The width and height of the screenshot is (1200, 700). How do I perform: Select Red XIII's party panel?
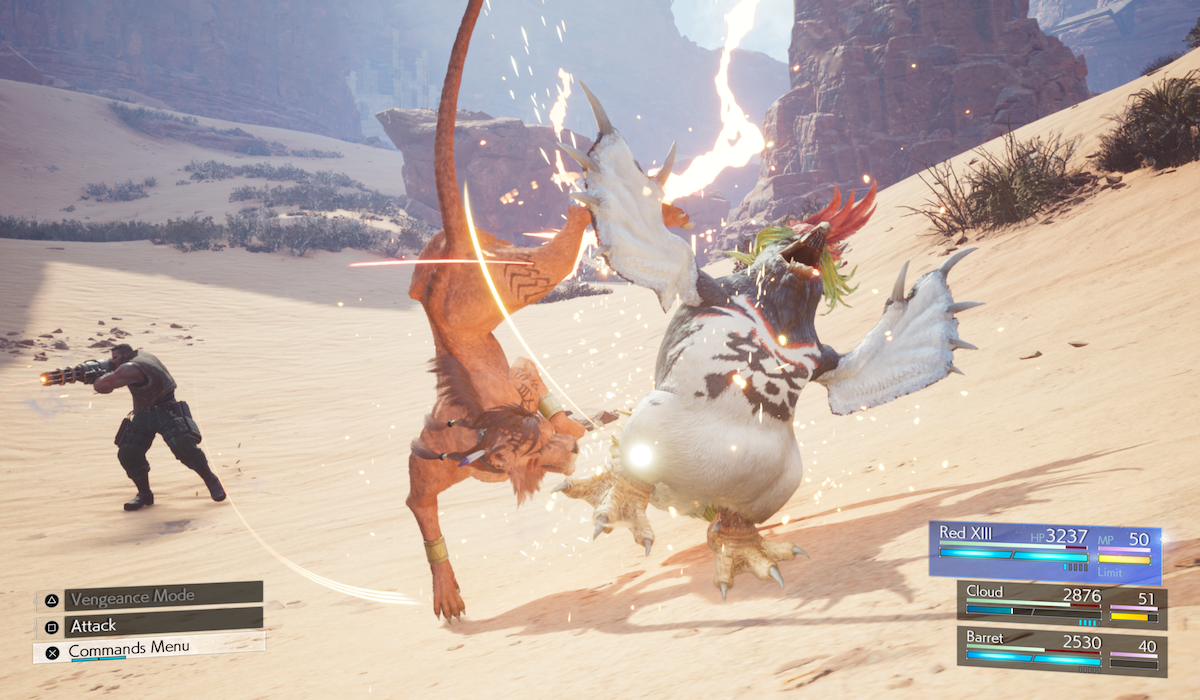[1044, 551]
